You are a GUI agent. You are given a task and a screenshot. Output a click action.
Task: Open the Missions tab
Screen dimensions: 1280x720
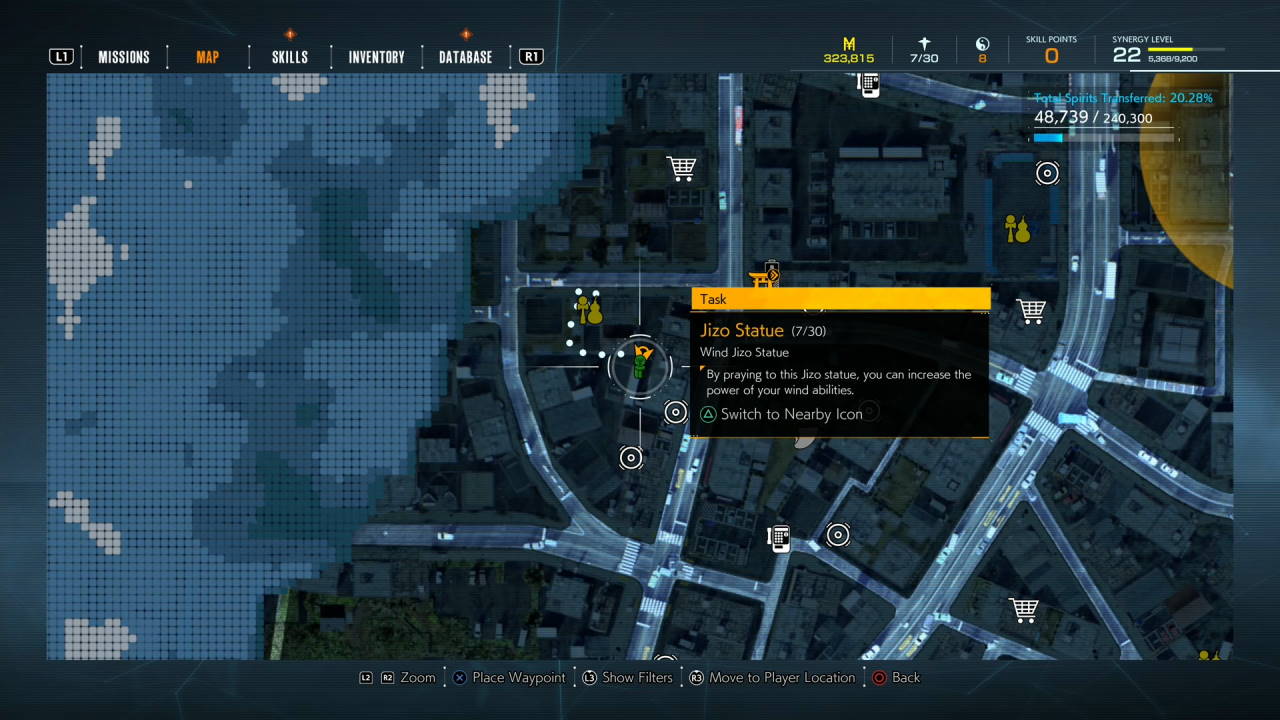(123, 57)
